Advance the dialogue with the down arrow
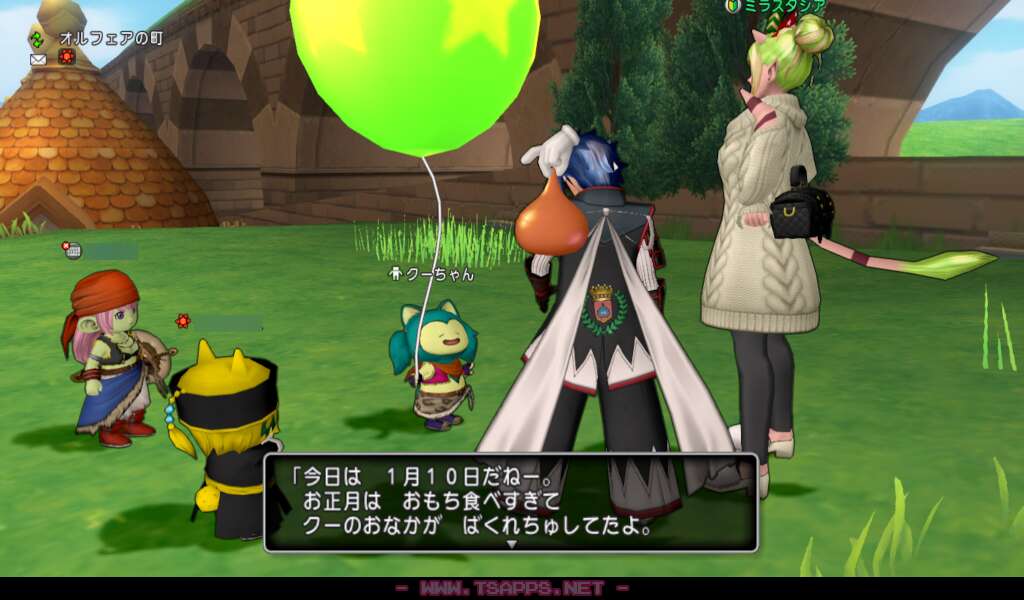This screenshot has height=600, width=1024. click(511, 543)
